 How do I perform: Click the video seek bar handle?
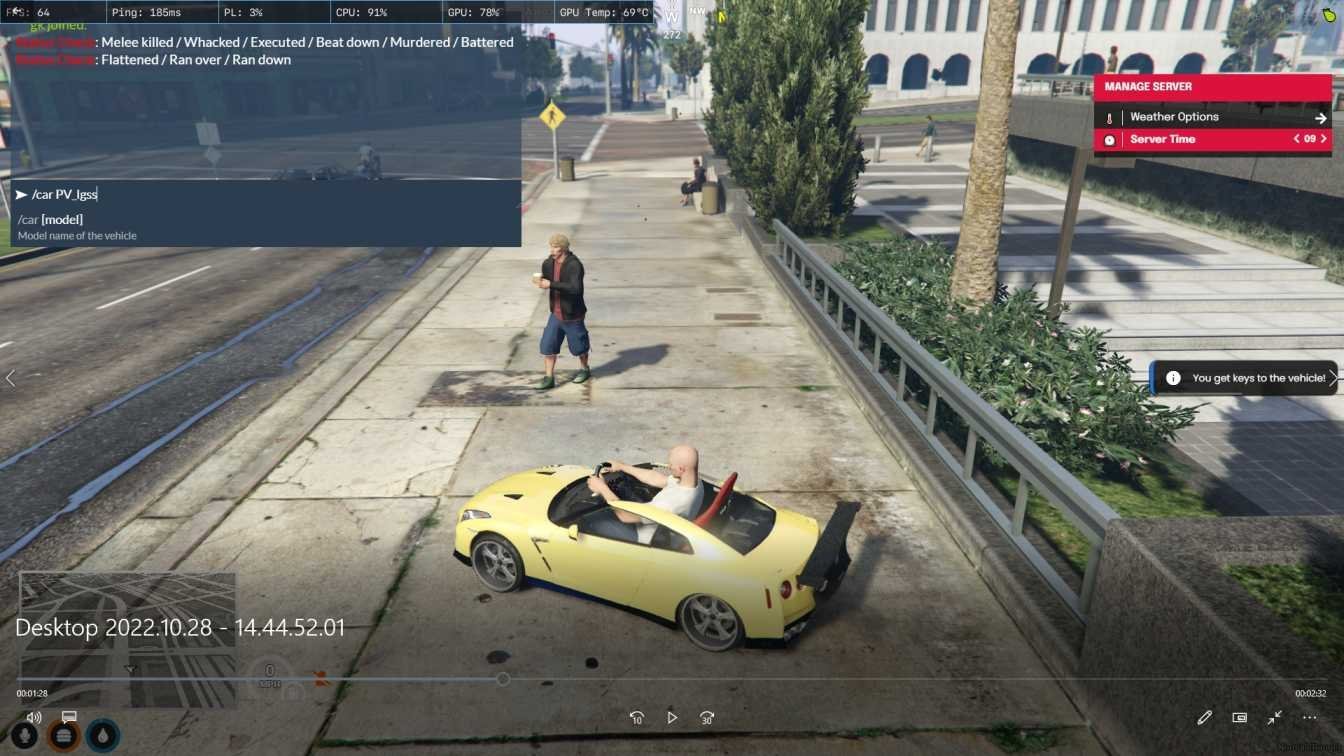tap(504, 679)
